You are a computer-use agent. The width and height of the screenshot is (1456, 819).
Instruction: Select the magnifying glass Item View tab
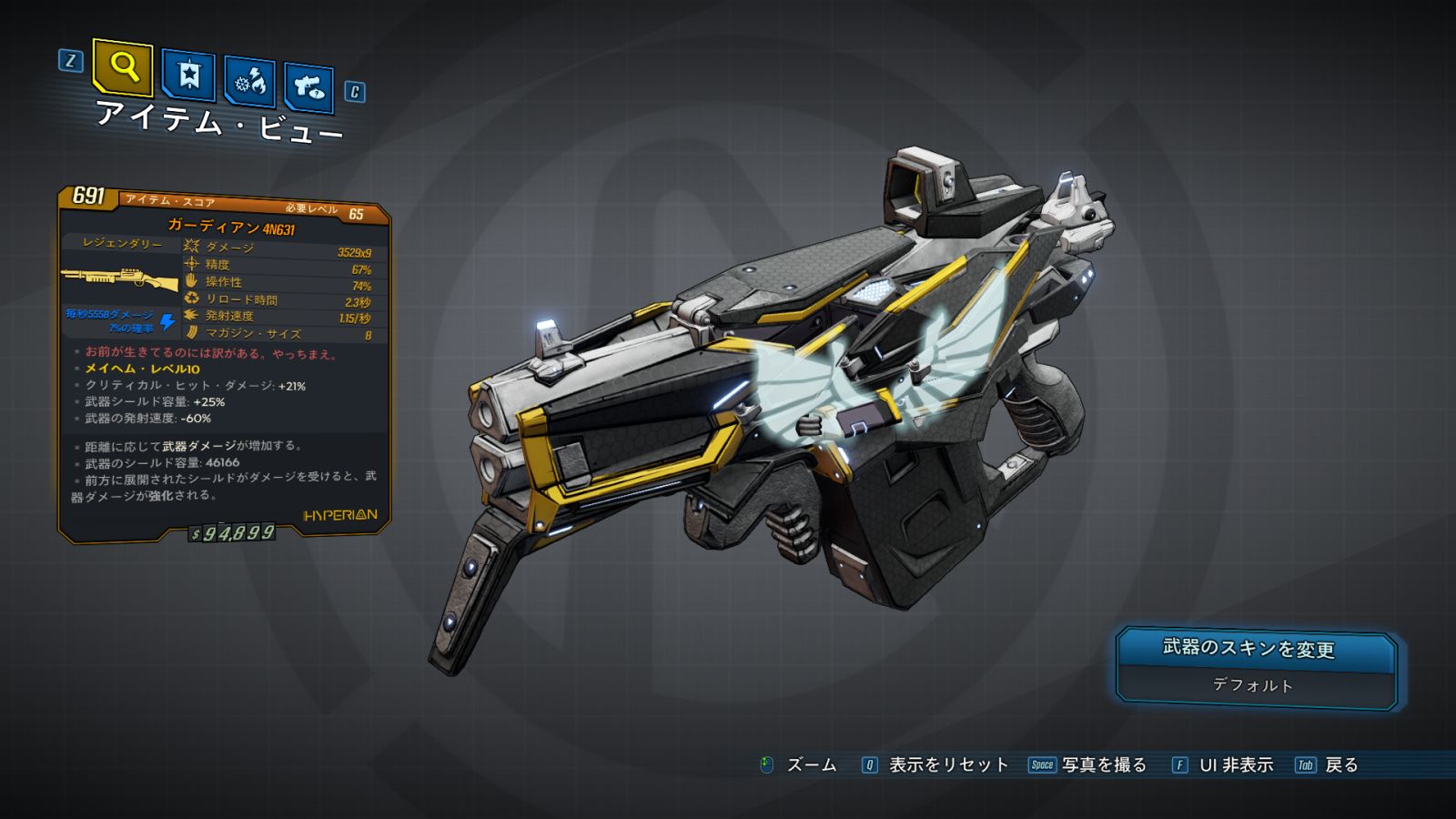[x=123, y=66]
